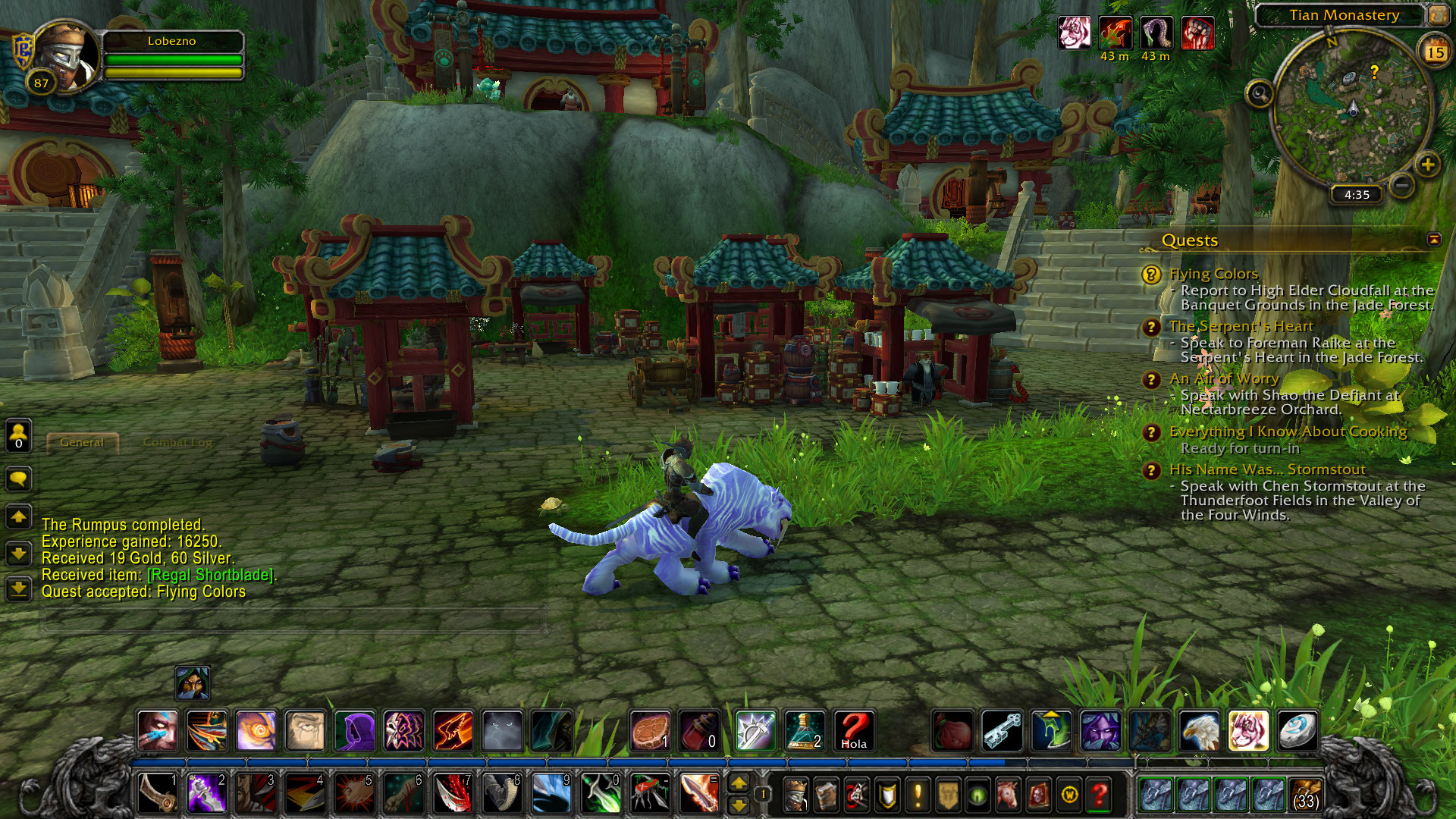Collapse the Quests tracker panel

click(1433, 240)
